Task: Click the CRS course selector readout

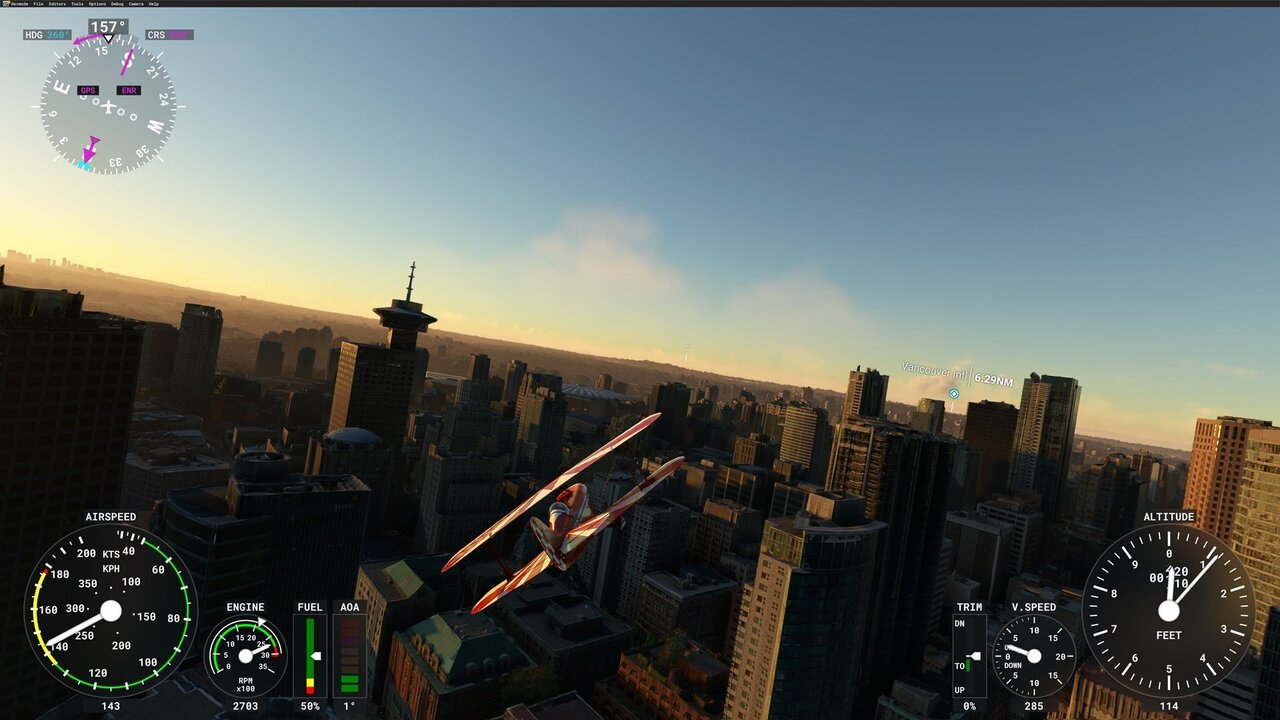Action: (x=168, y=32)
